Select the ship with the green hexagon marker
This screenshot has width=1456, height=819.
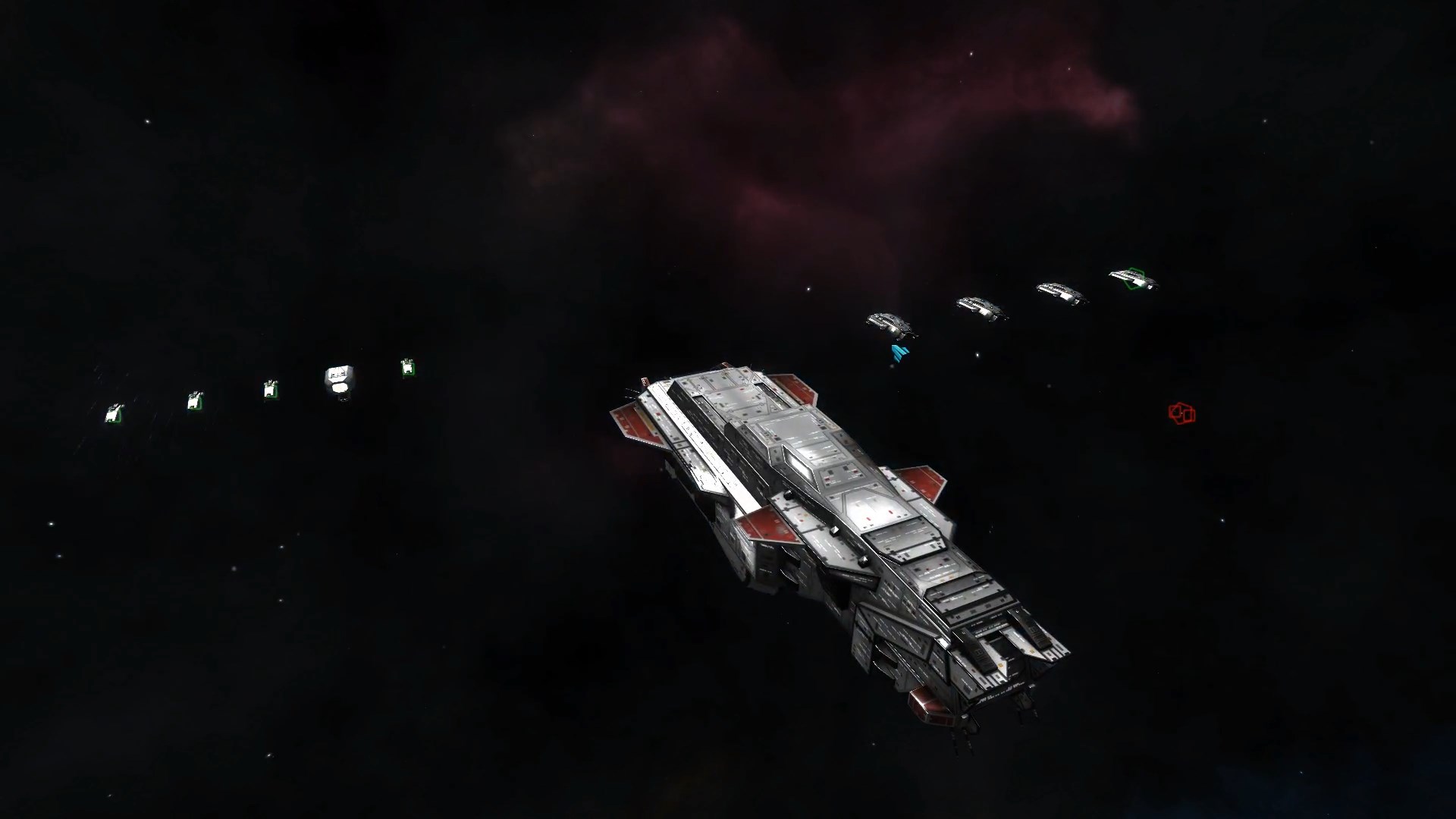tap(1134, 278)
